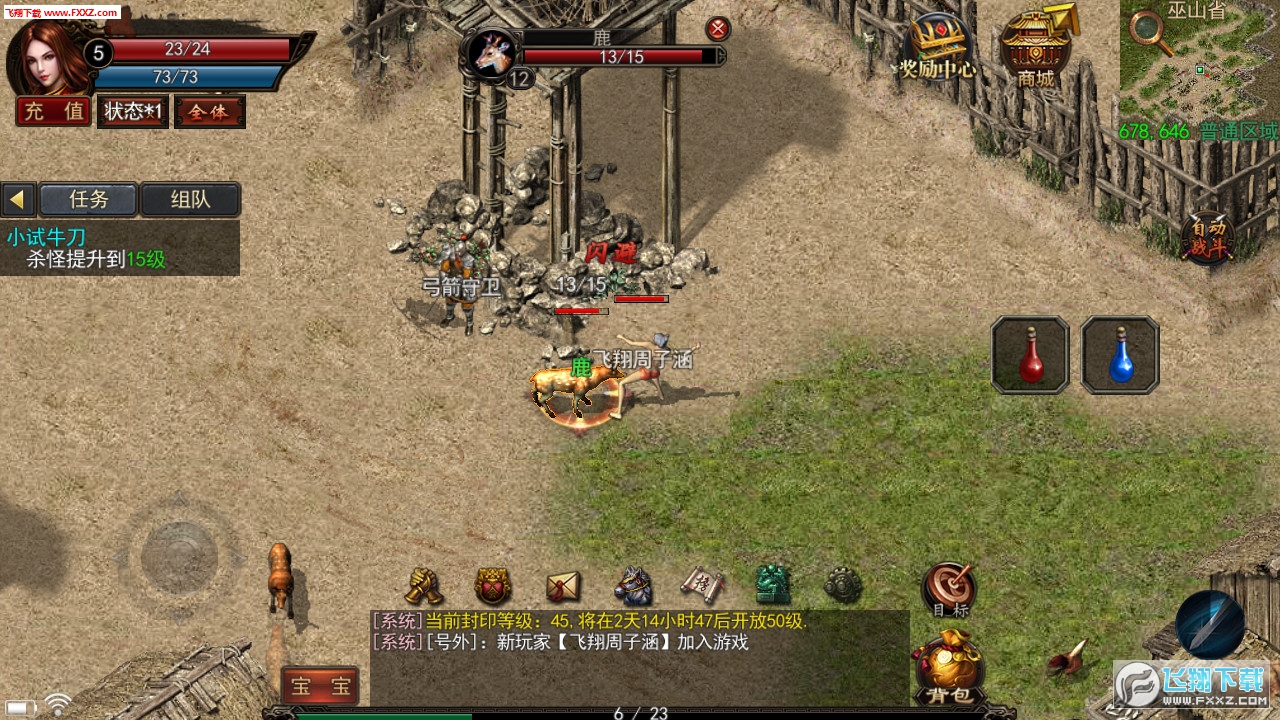Viewport: 1280px width, 720px height.
Task: Activate the blue sword slash attack skill
Action: [x=1210, y=625]
